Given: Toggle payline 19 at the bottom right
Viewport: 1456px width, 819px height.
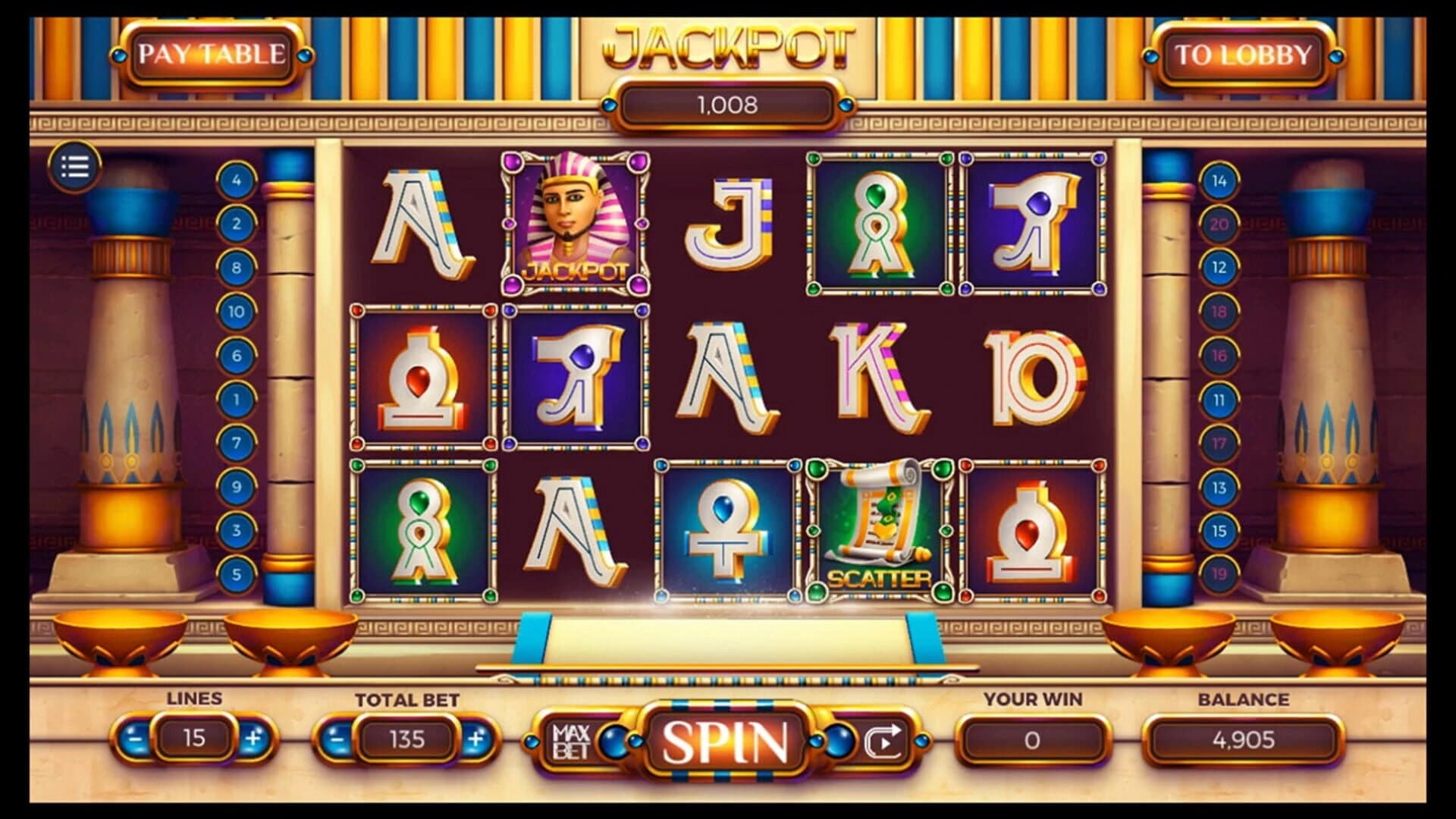Looking at the screenshot, I should [x=1221, y=574].
